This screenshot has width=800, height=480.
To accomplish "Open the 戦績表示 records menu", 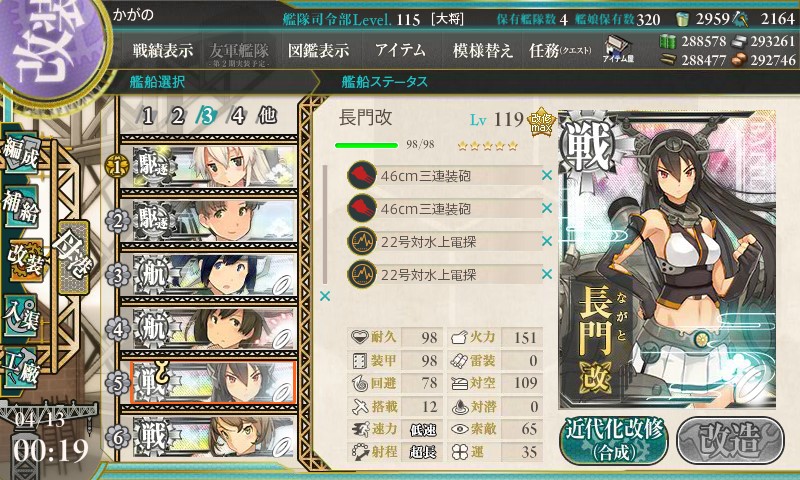I will [163, 50].
